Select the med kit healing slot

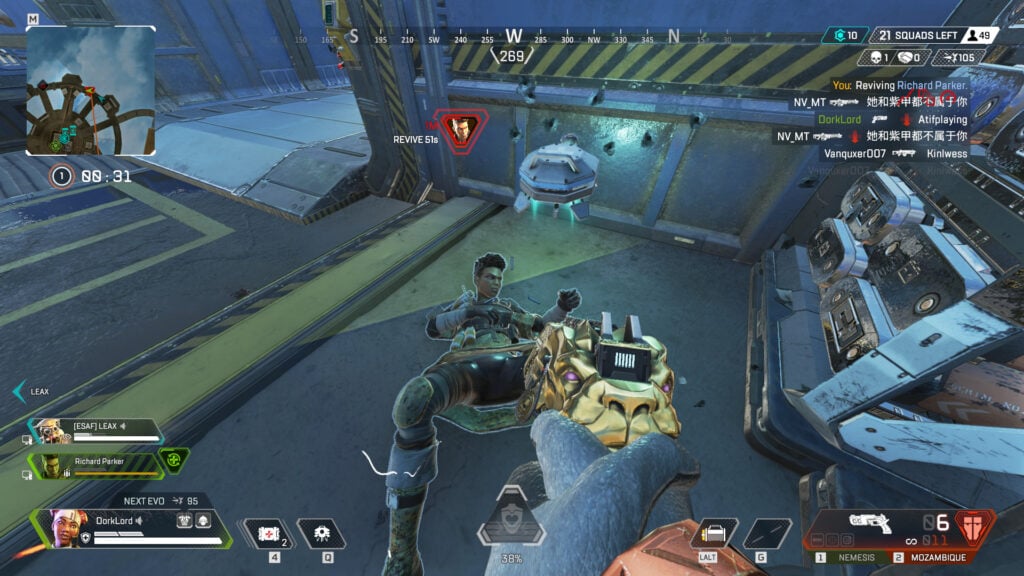(x=269, y=533)
